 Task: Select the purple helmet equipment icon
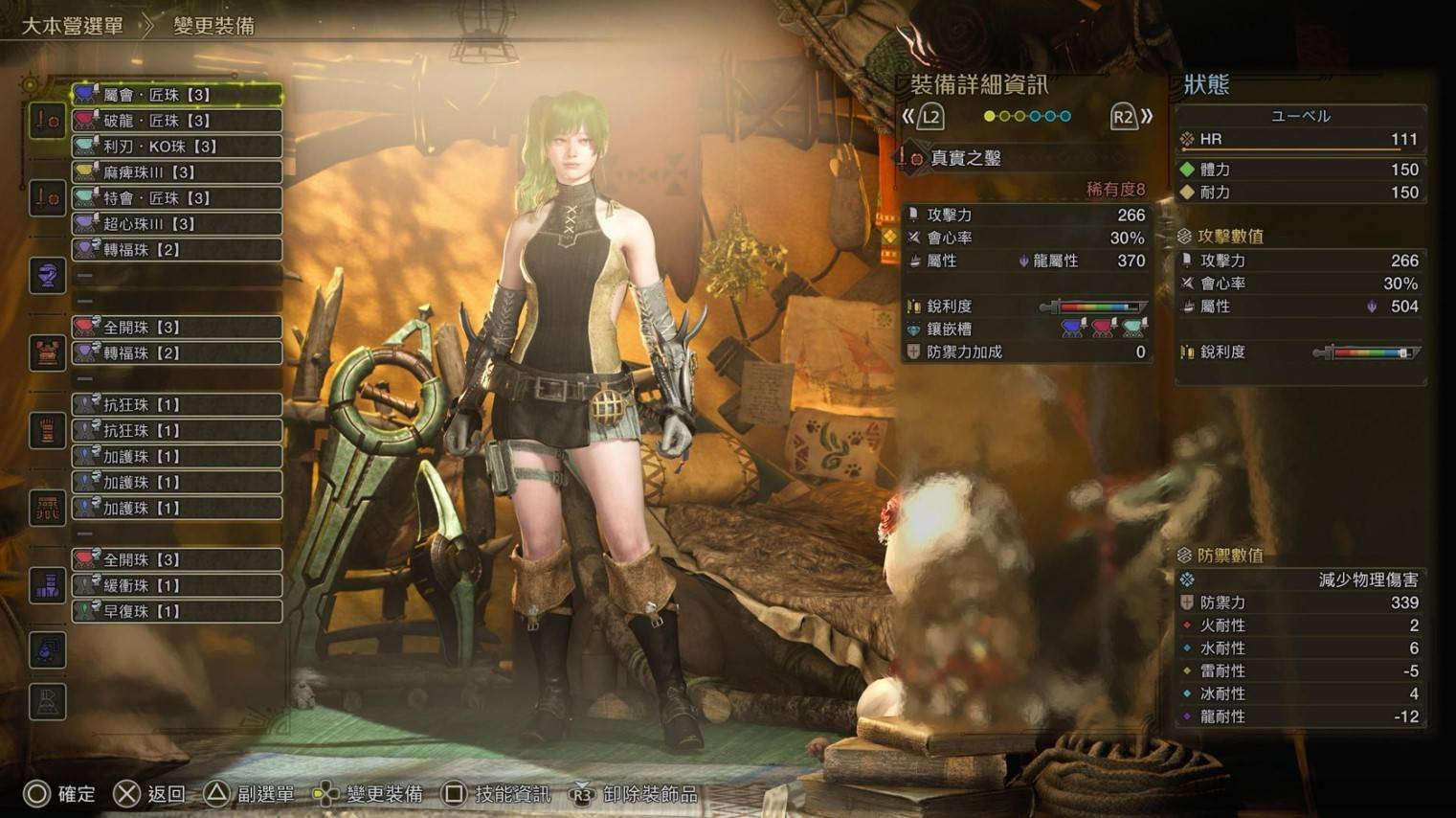pos(47,276)
